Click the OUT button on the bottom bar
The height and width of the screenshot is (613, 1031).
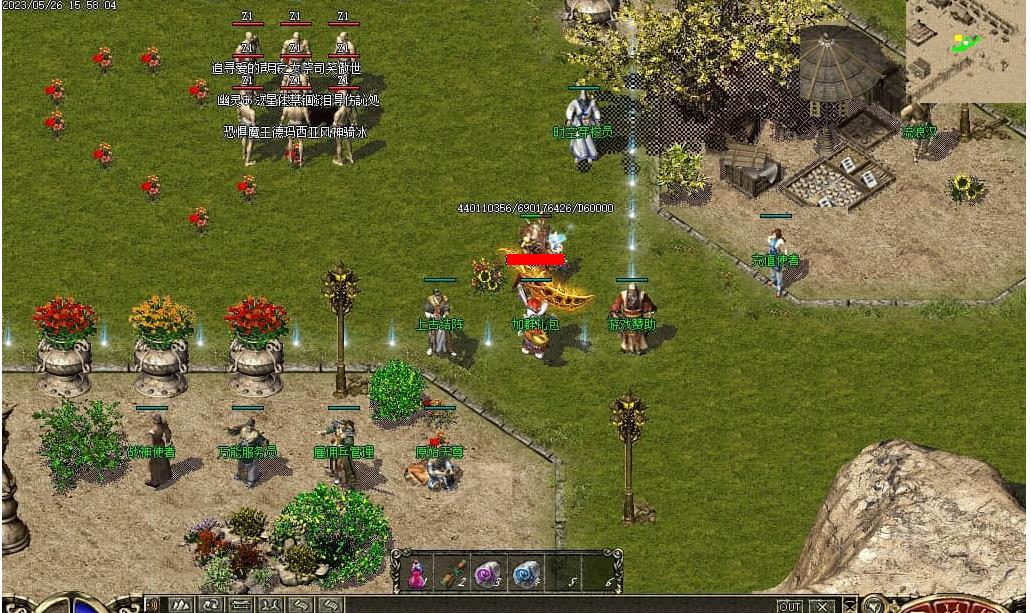point(790,606)
